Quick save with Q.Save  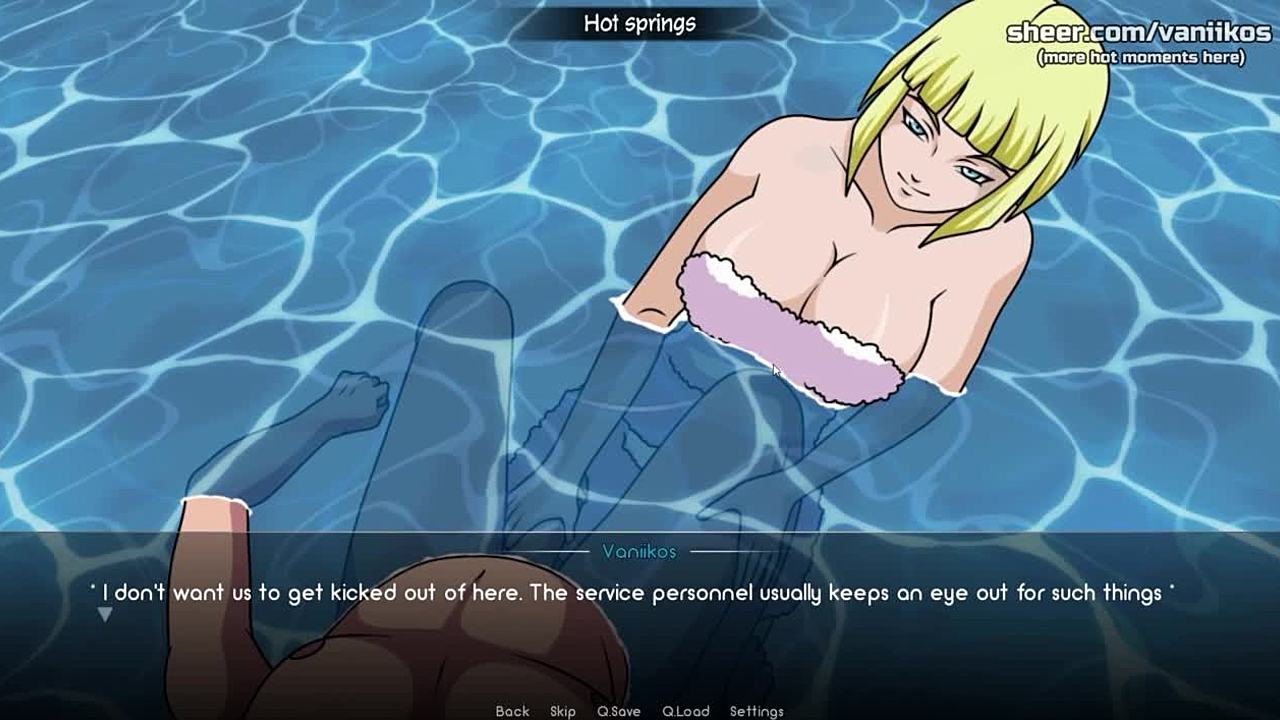619,711
